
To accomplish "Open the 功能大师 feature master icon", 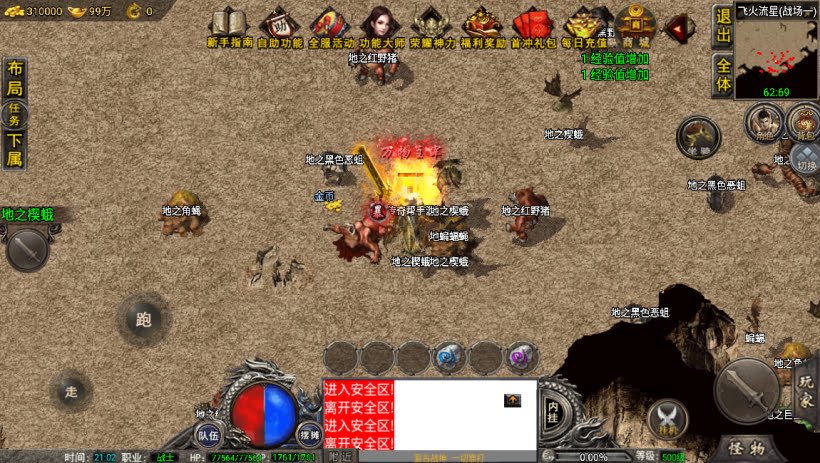I will click(381, 27).
